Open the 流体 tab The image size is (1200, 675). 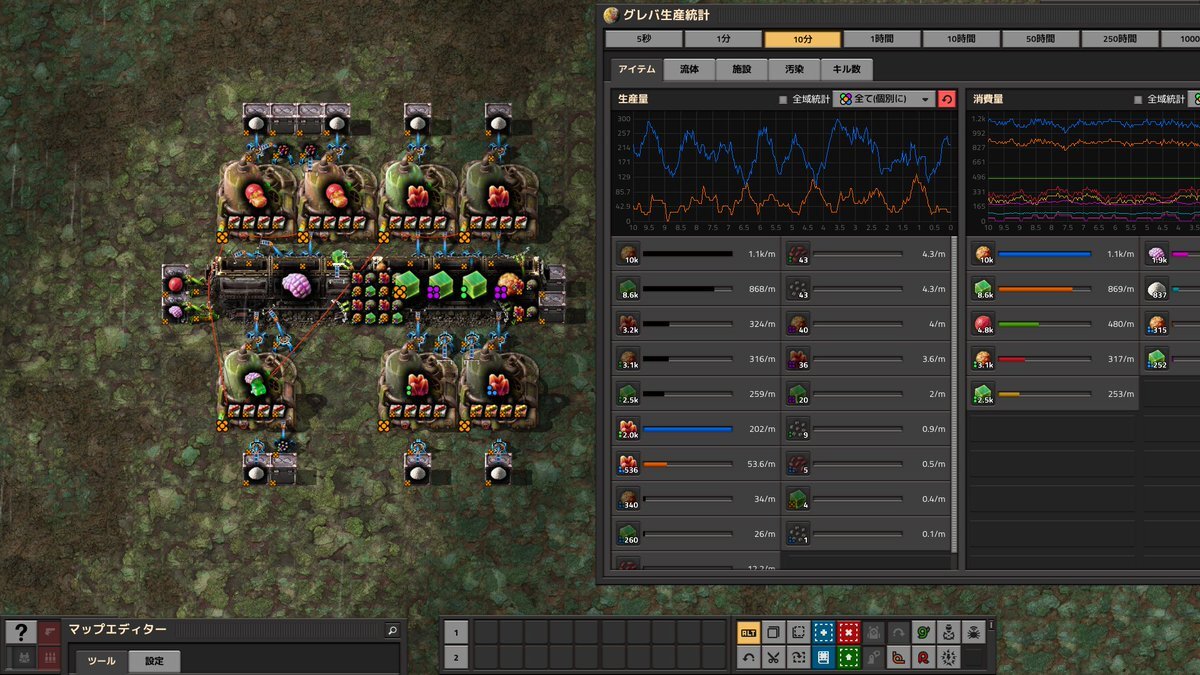click(689, 70)
